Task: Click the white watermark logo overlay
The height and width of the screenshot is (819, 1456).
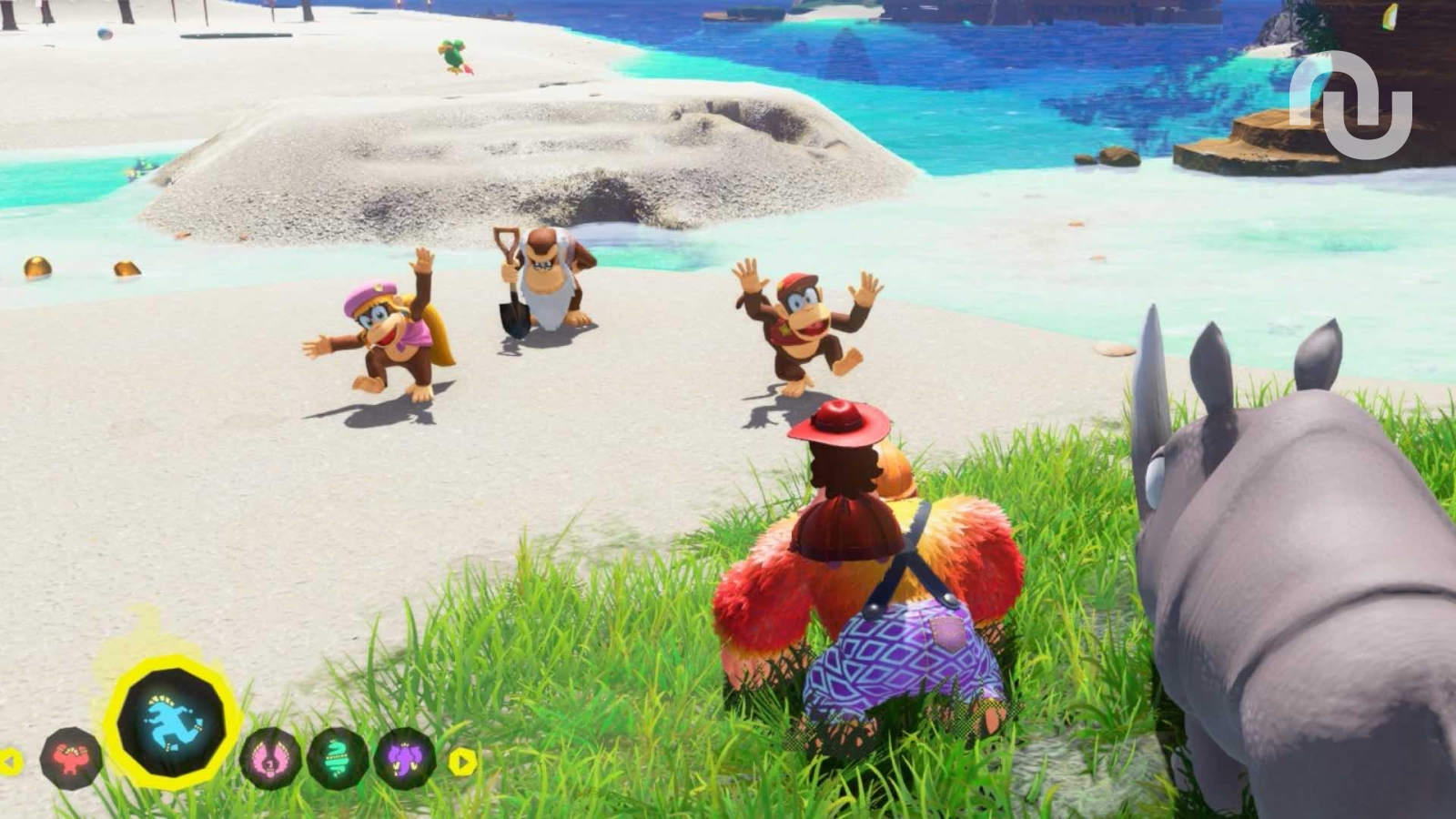Action: pos(1350,103)
